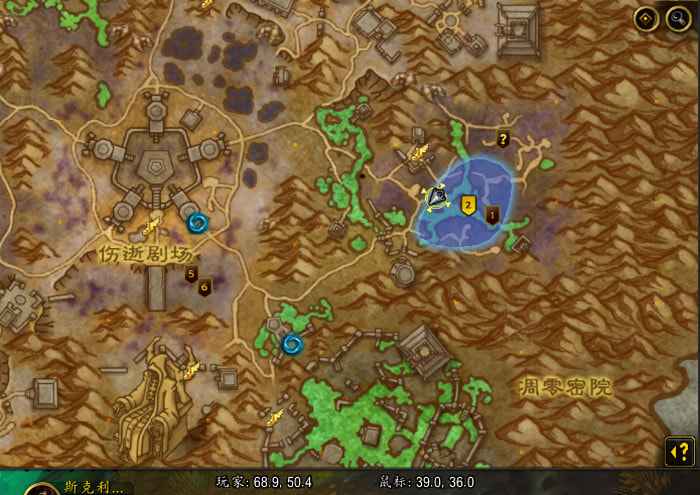Screen dimensions: 700x495
Task: Select the yellow quest marker numbered 2
Action: 467,205
